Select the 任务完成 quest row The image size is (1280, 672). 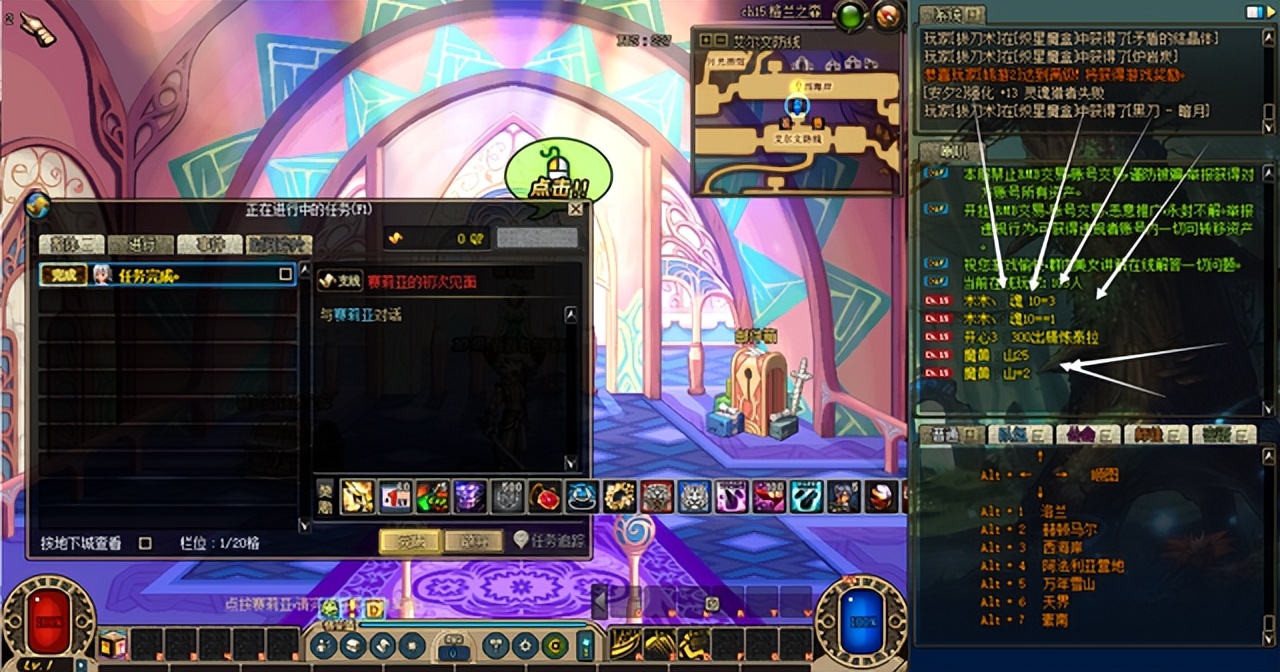(167, 274)
